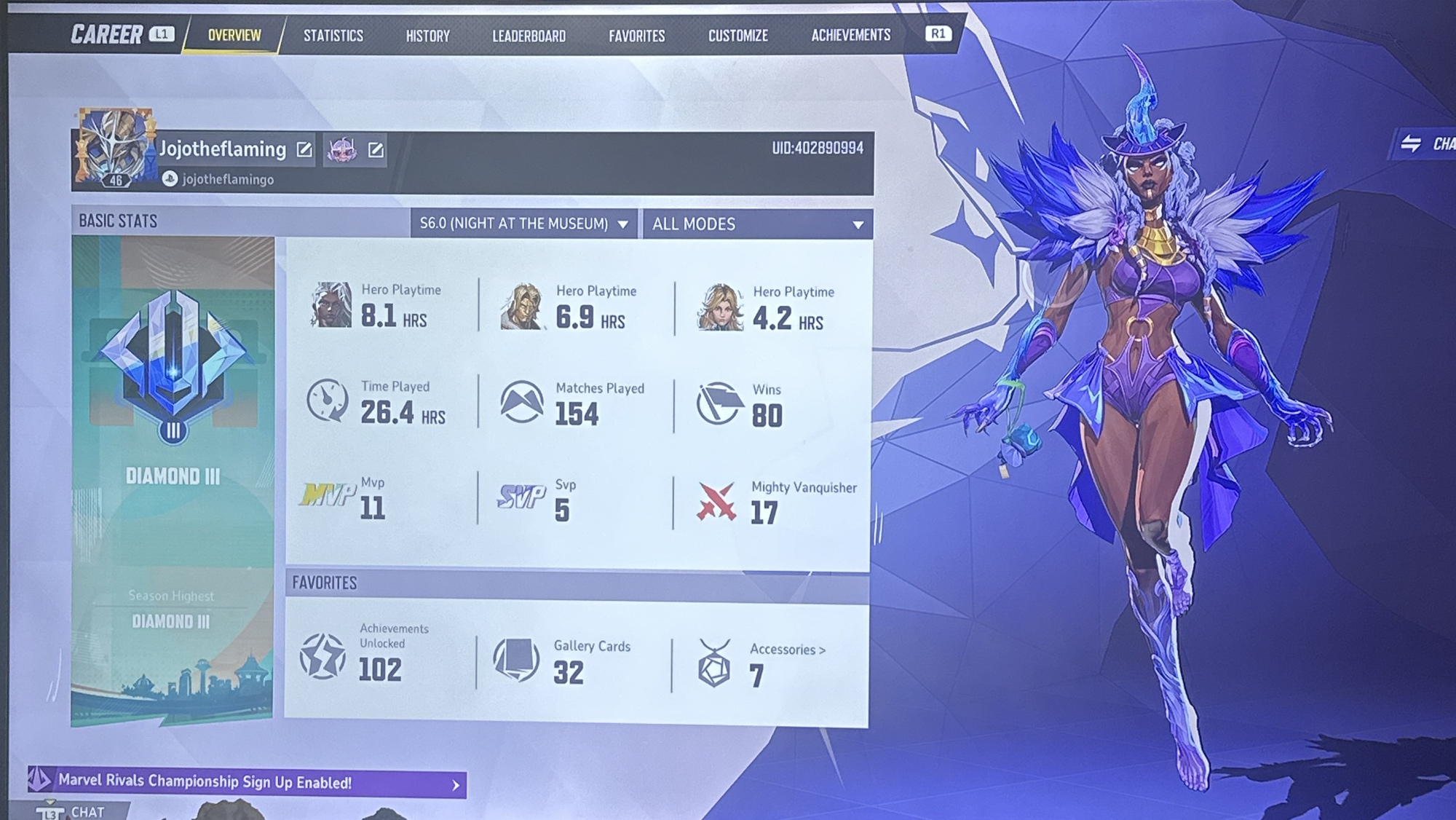Open the Chat box
Viewport: 1456px width, 820px height.
(82, 811)
